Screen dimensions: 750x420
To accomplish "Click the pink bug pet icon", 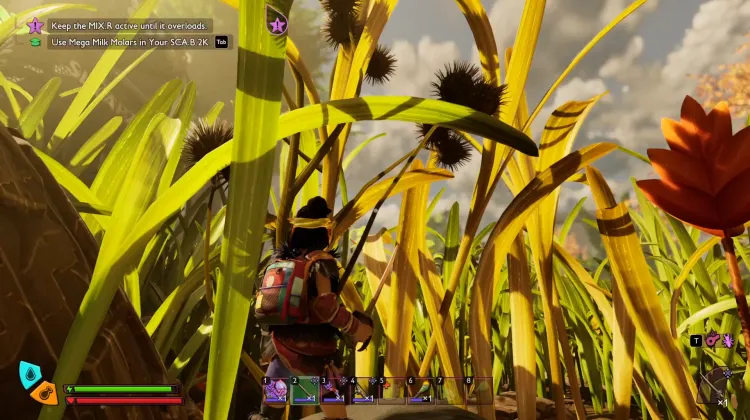I will pos(727,340).
